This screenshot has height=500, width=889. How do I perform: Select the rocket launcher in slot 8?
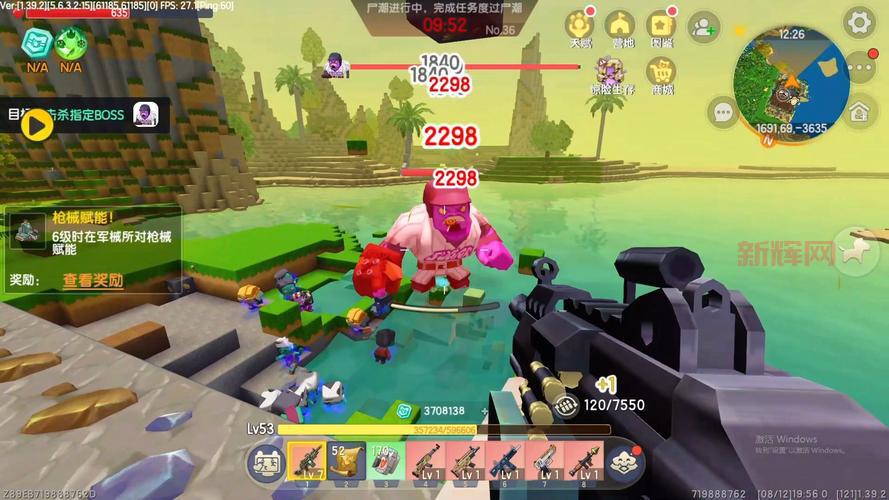(x=584, y=460)
